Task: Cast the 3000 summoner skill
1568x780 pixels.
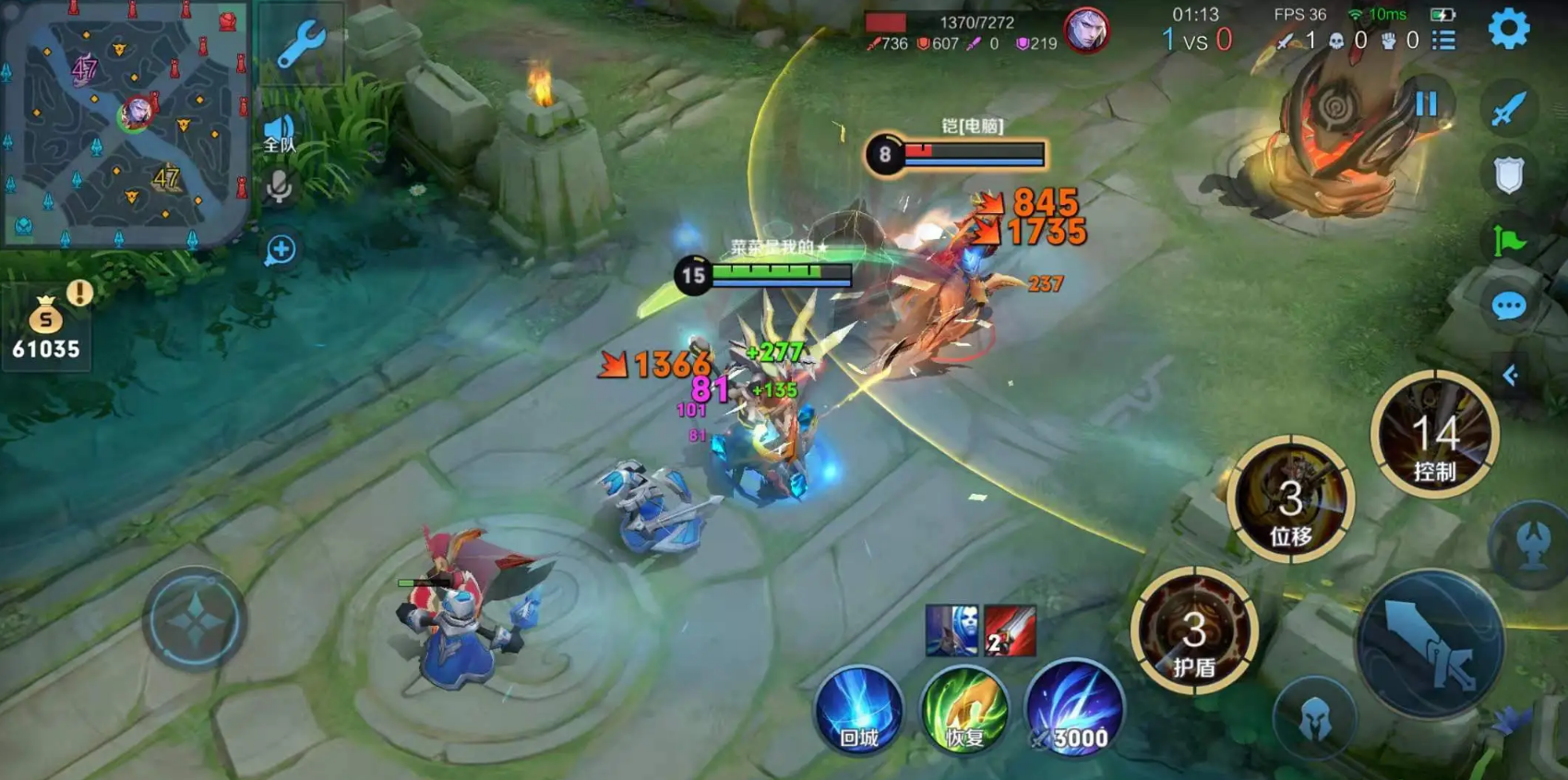Action: 1074,709
